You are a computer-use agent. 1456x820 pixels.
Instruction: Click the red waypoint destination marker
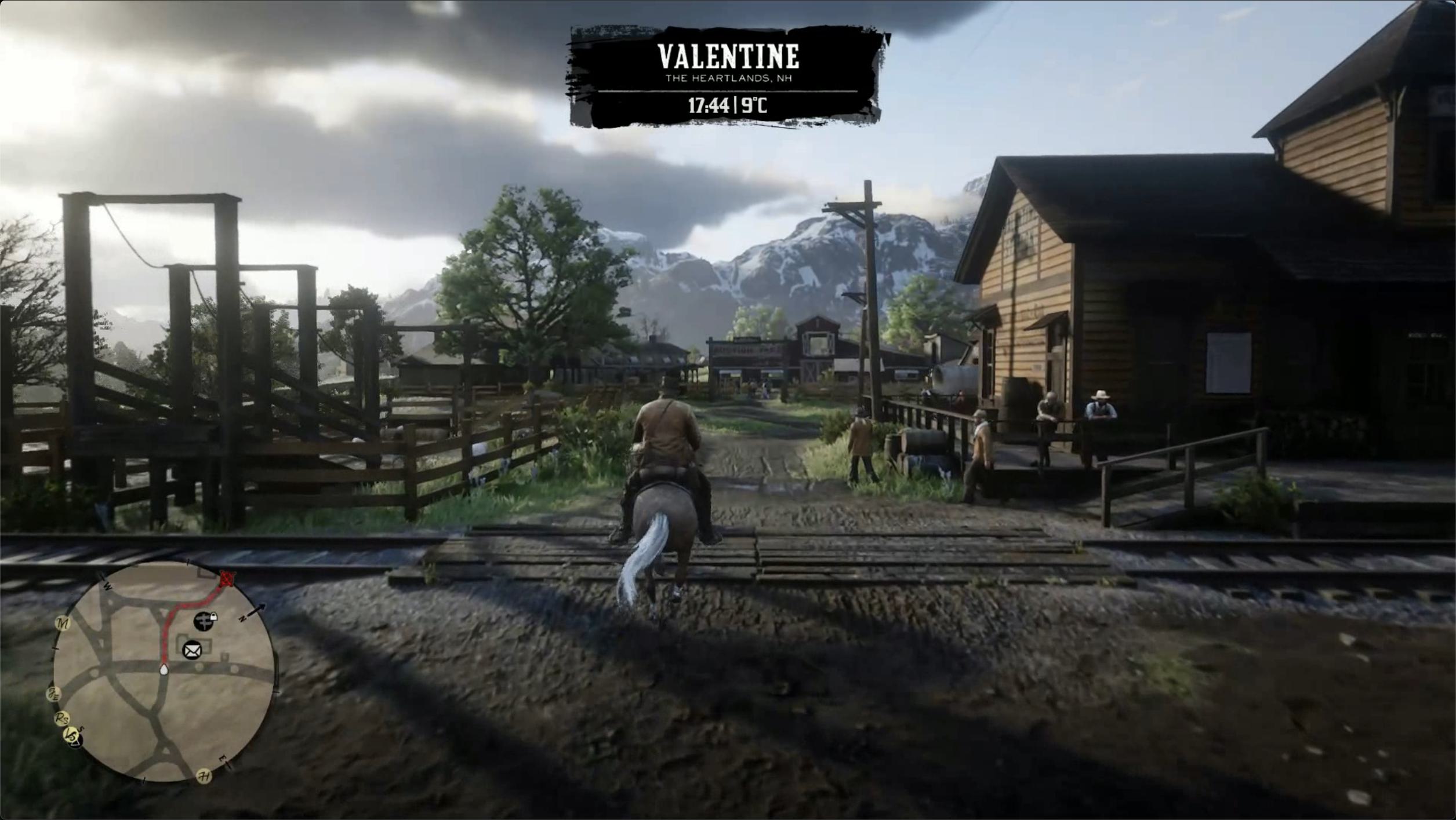(x=227, y=578)
